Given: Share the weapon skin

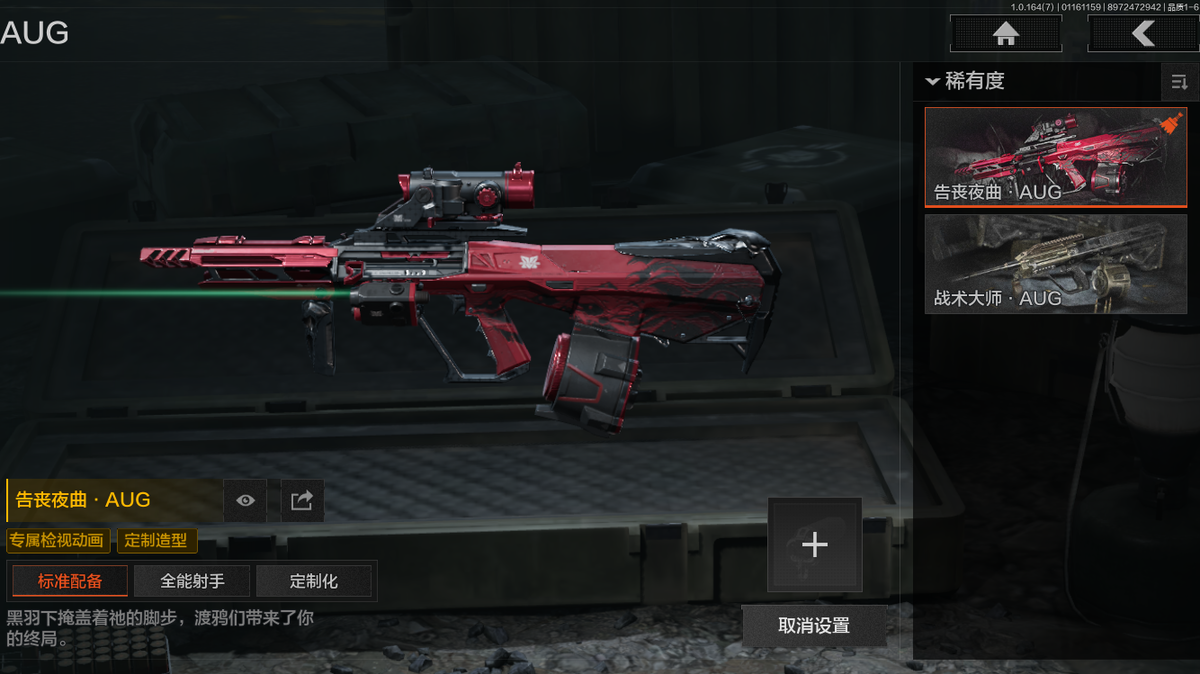Looking at the screenshot, I should (301, 501).
